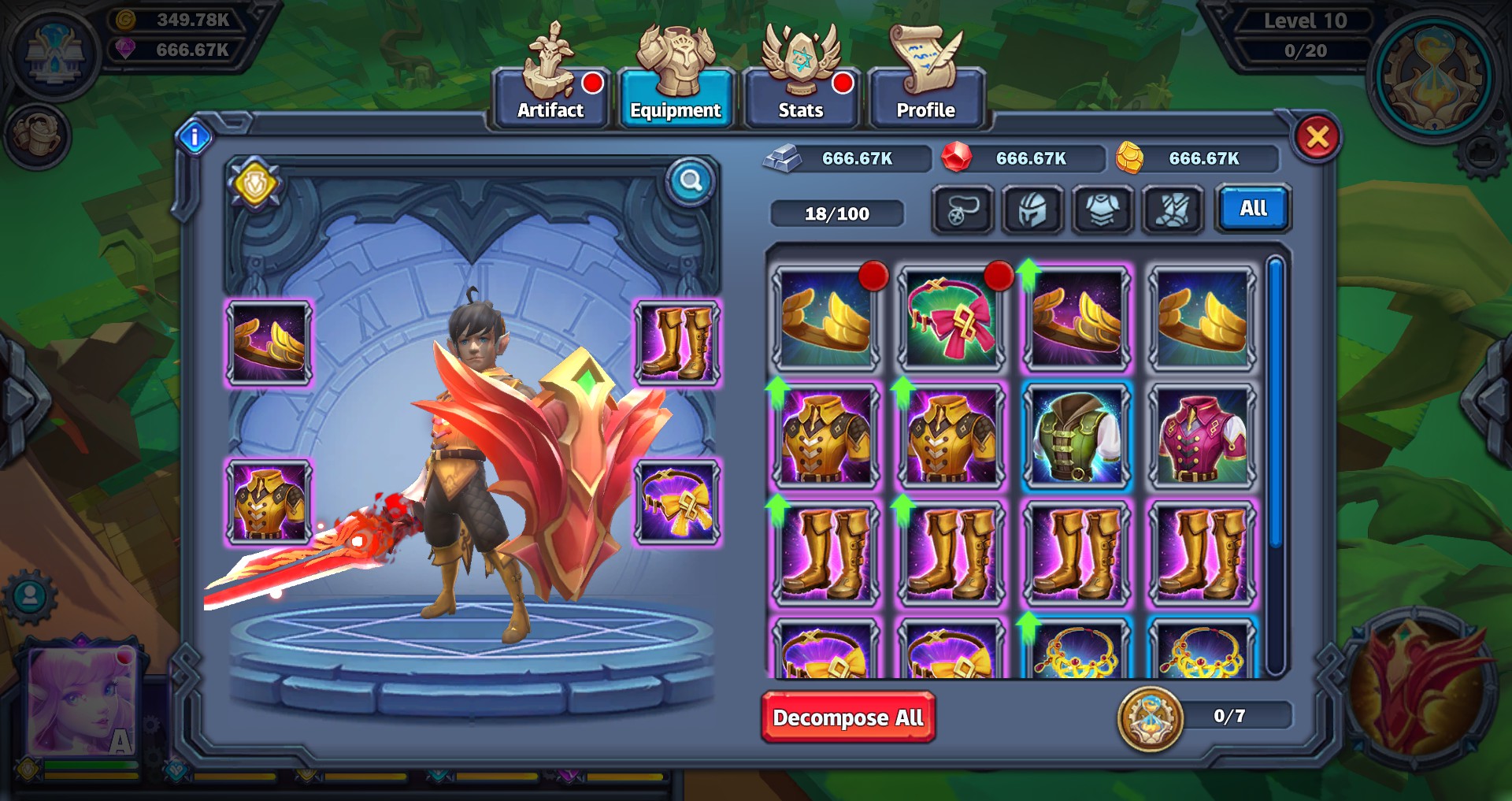Screen dimensions: 1512x801
Task: Click the Decompose All button
Action: (x=848, y=718)
